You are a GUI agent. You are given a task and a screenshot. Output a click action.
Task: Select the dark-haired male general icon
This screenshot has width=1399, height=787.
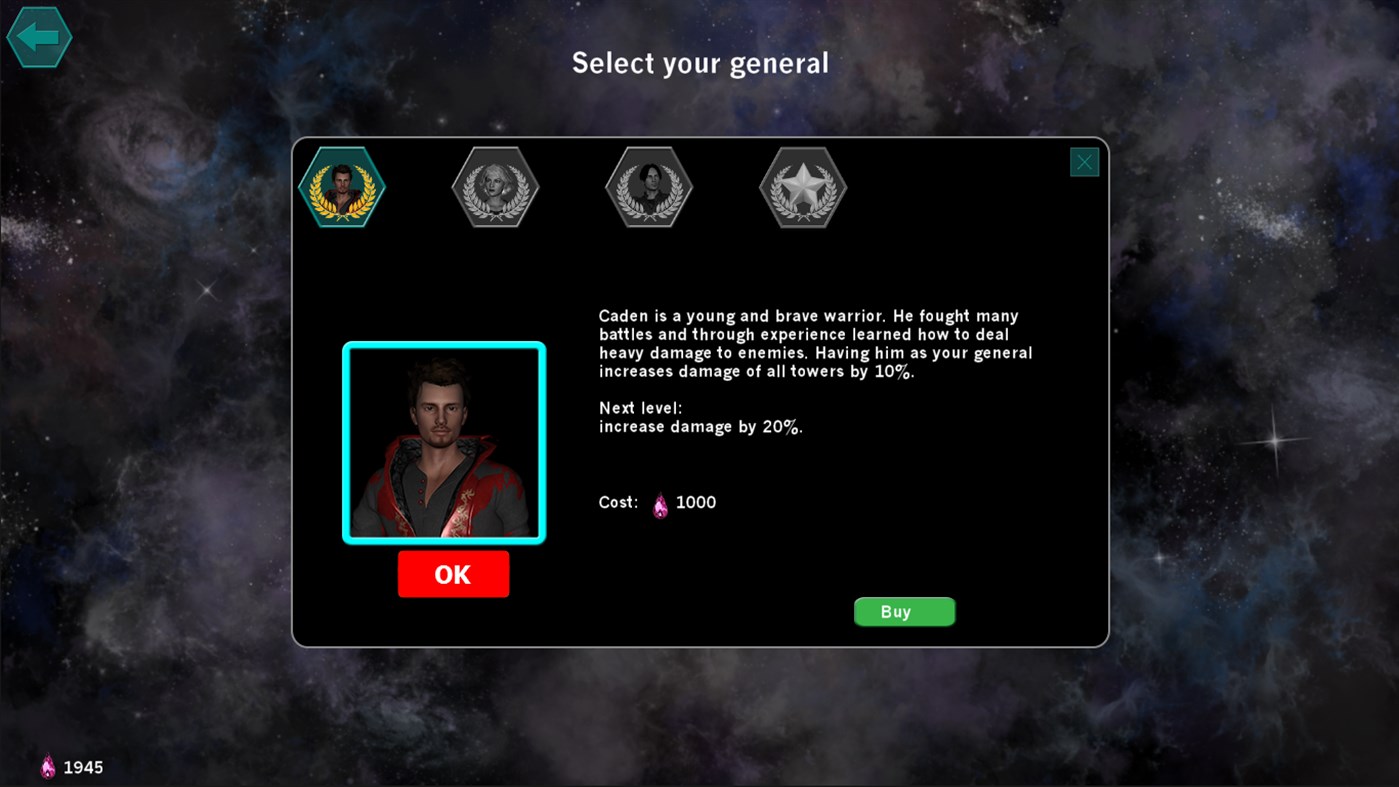[x=648, y=187]
